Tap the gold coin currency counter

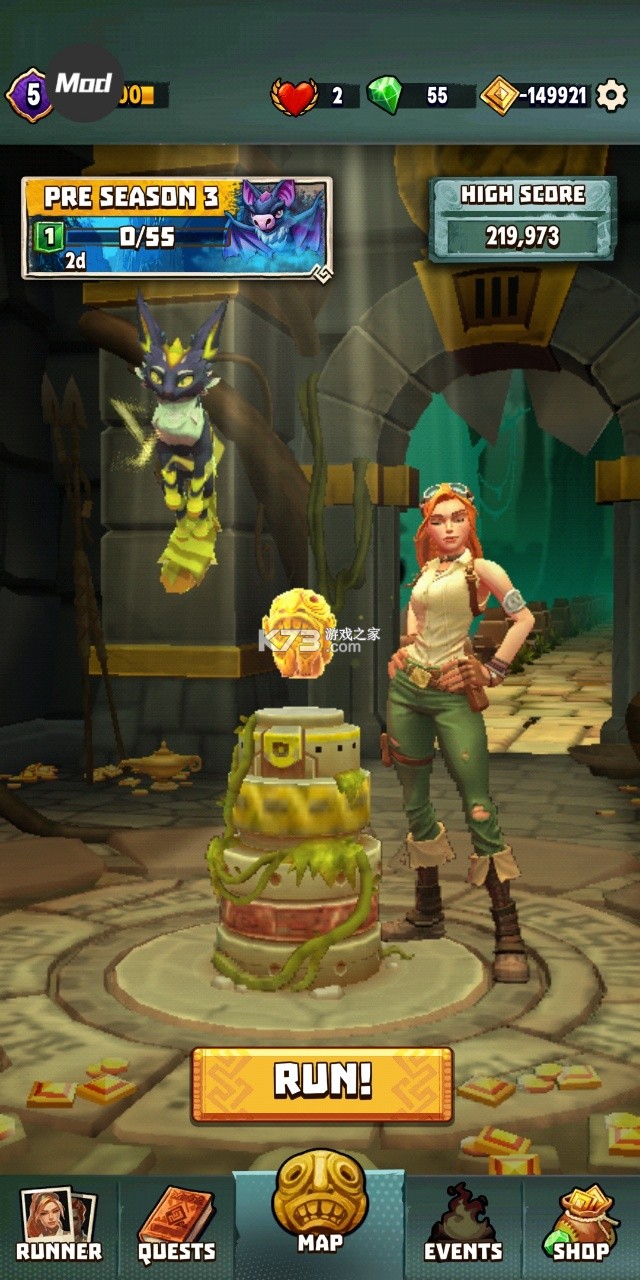(x=535, y=96)
